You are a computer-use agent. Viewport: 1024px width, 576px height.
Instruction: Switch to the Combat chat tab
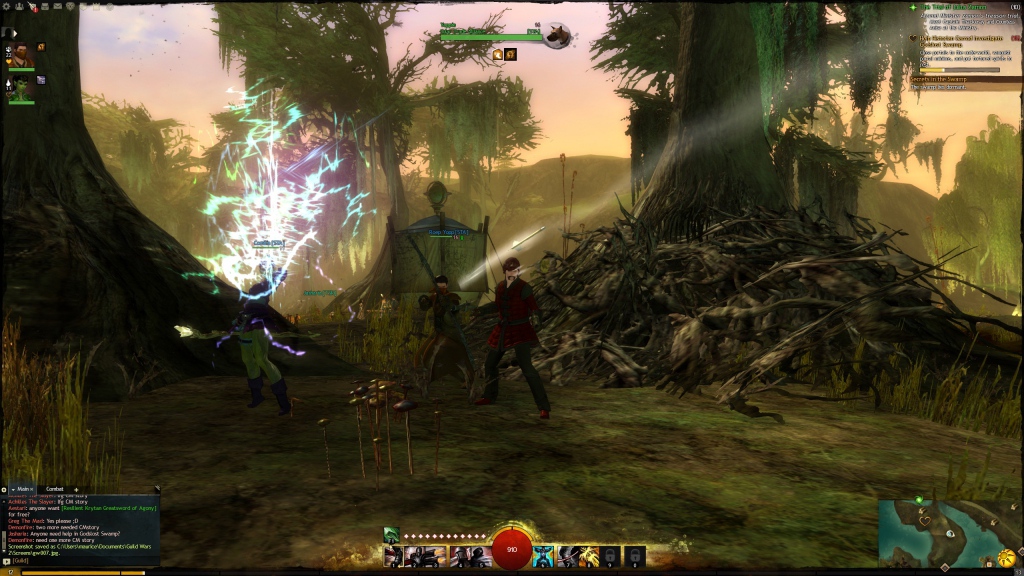click(x=55, y=489)
